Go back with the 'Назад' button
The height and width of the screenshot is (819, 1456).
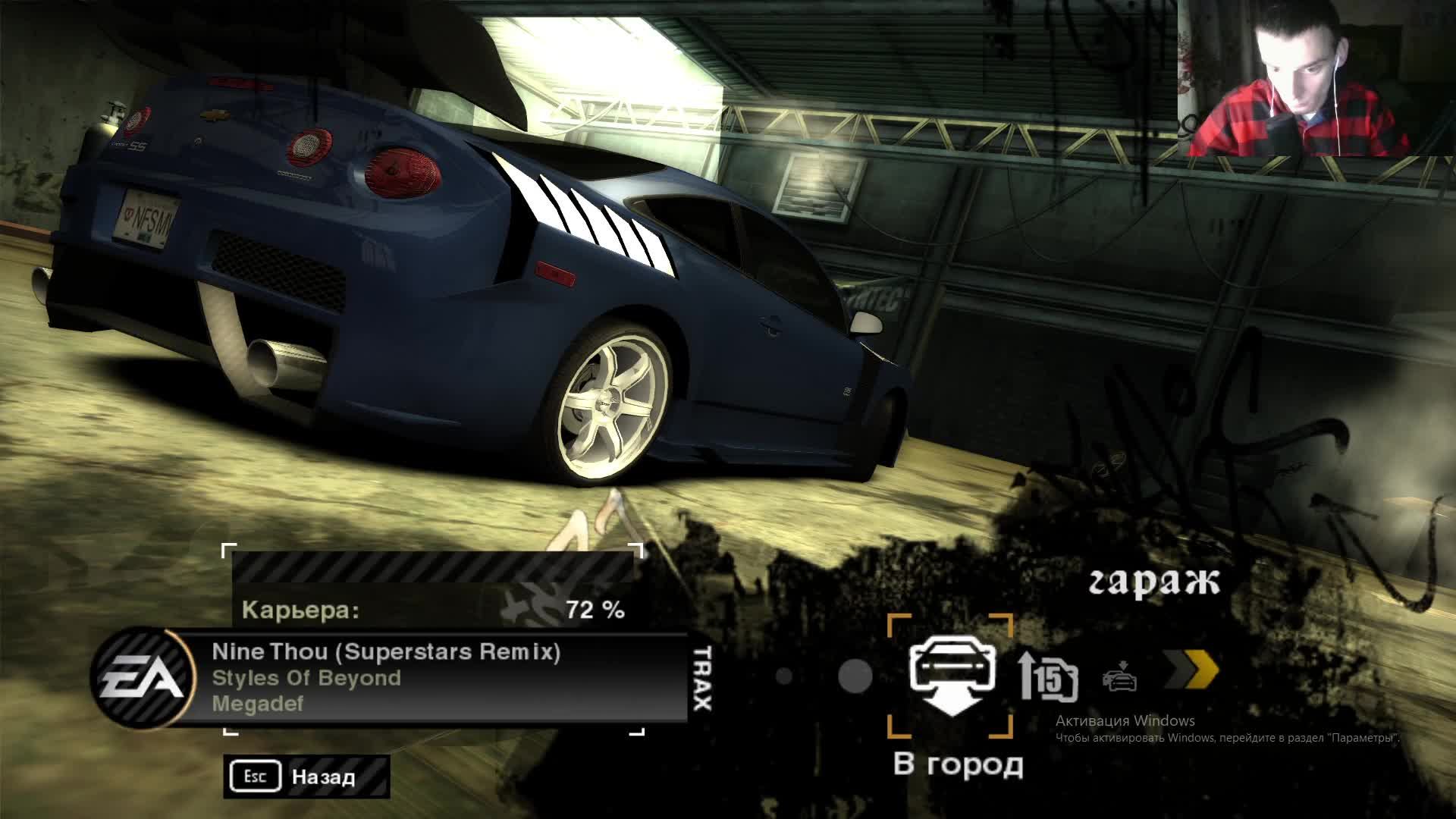click(x=306, y=777)
